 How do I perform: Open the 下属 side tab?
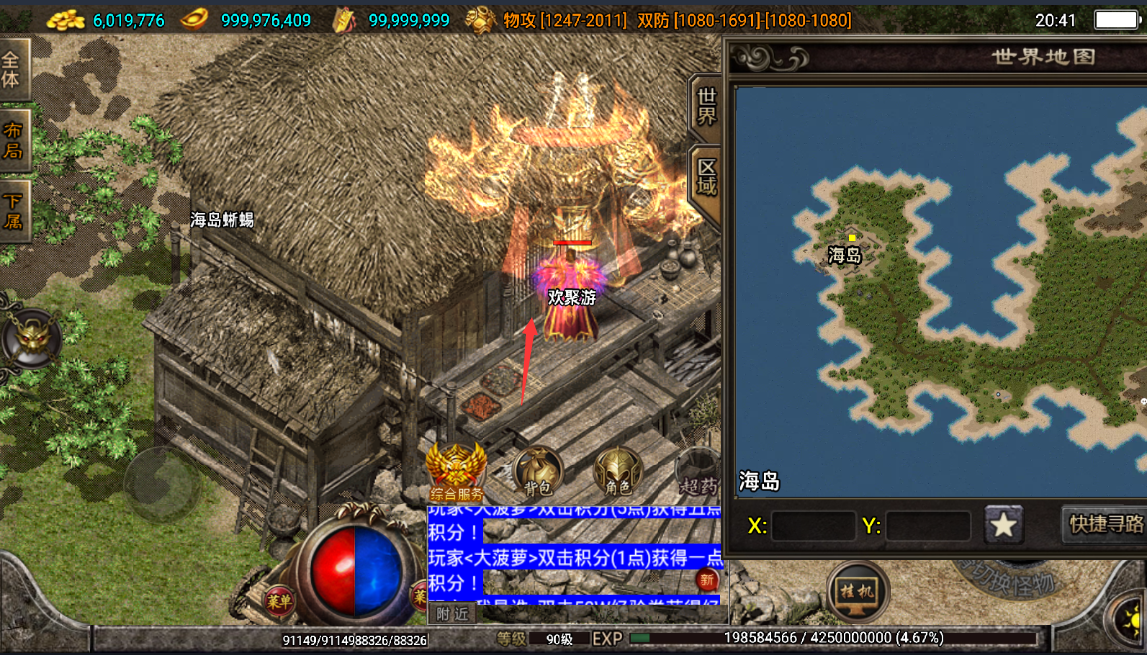pos(13,211)
